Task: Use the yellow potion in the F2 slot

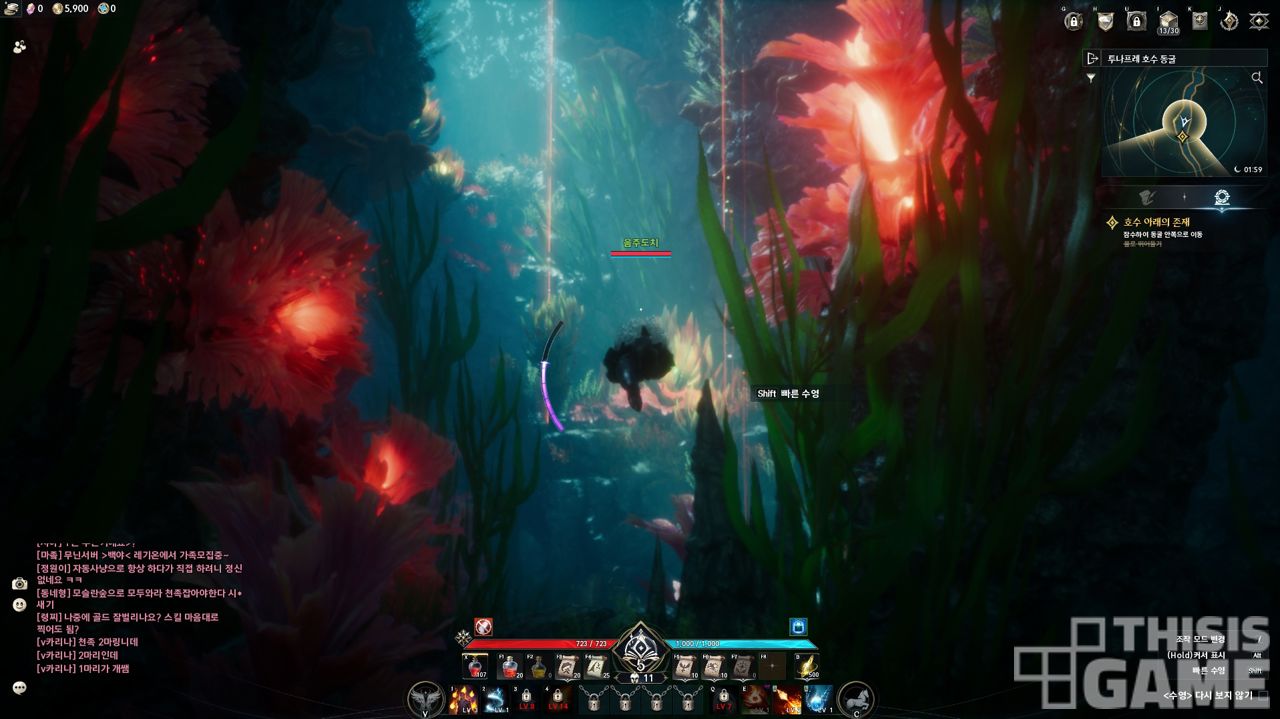Action: (539, 667)
